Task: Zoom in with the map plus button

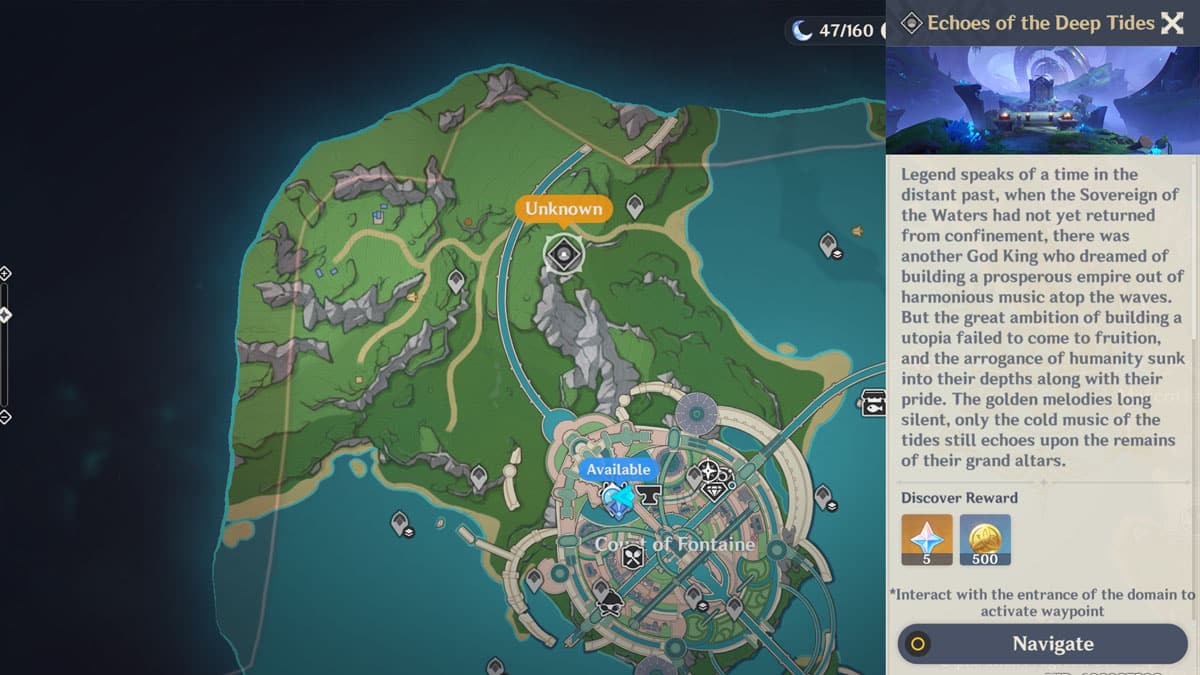Action: pos(5,273)
